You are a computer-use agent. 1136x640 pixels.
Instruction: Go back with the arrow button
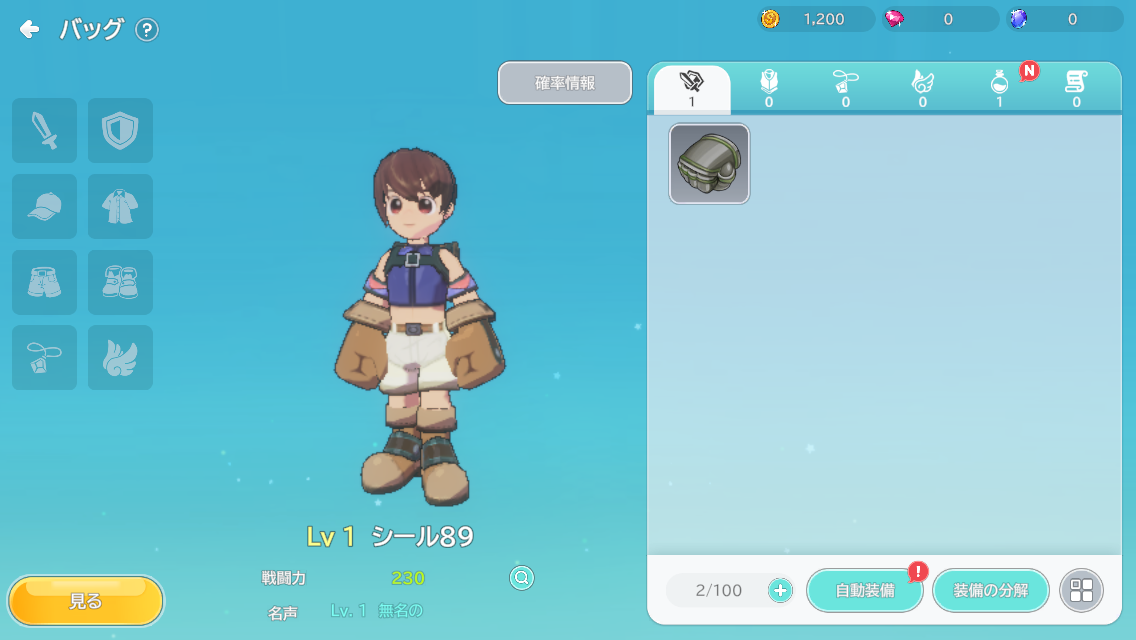[30, 30]
